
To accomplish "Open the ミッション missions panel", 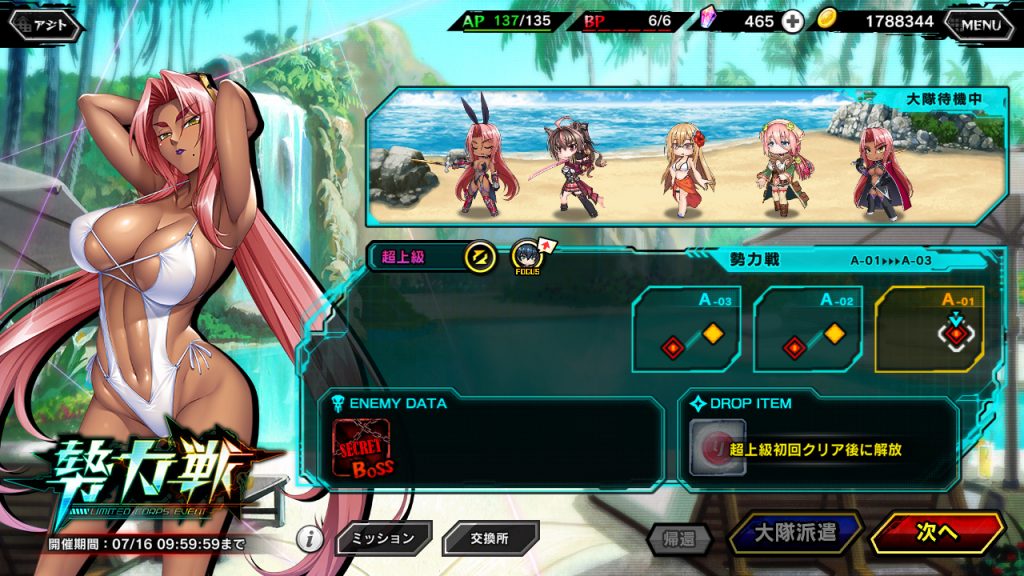I will (384, 538).
